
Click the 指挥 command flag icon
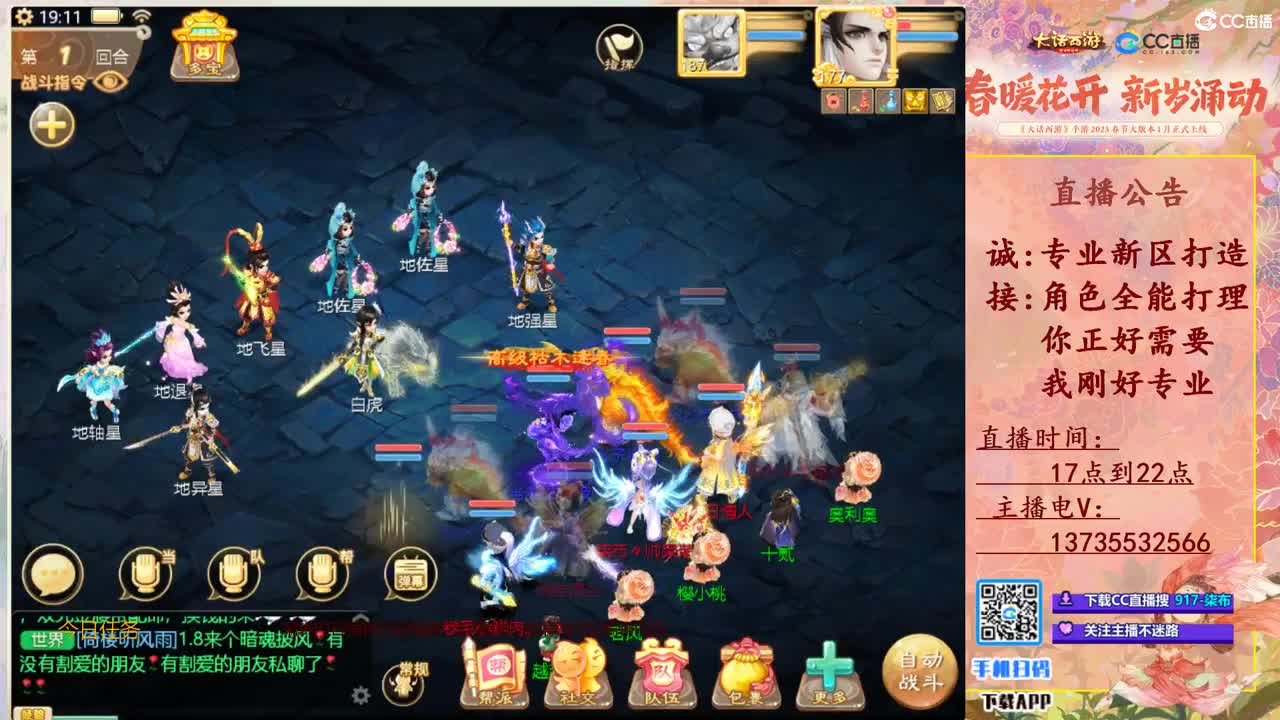coord(620,45)
